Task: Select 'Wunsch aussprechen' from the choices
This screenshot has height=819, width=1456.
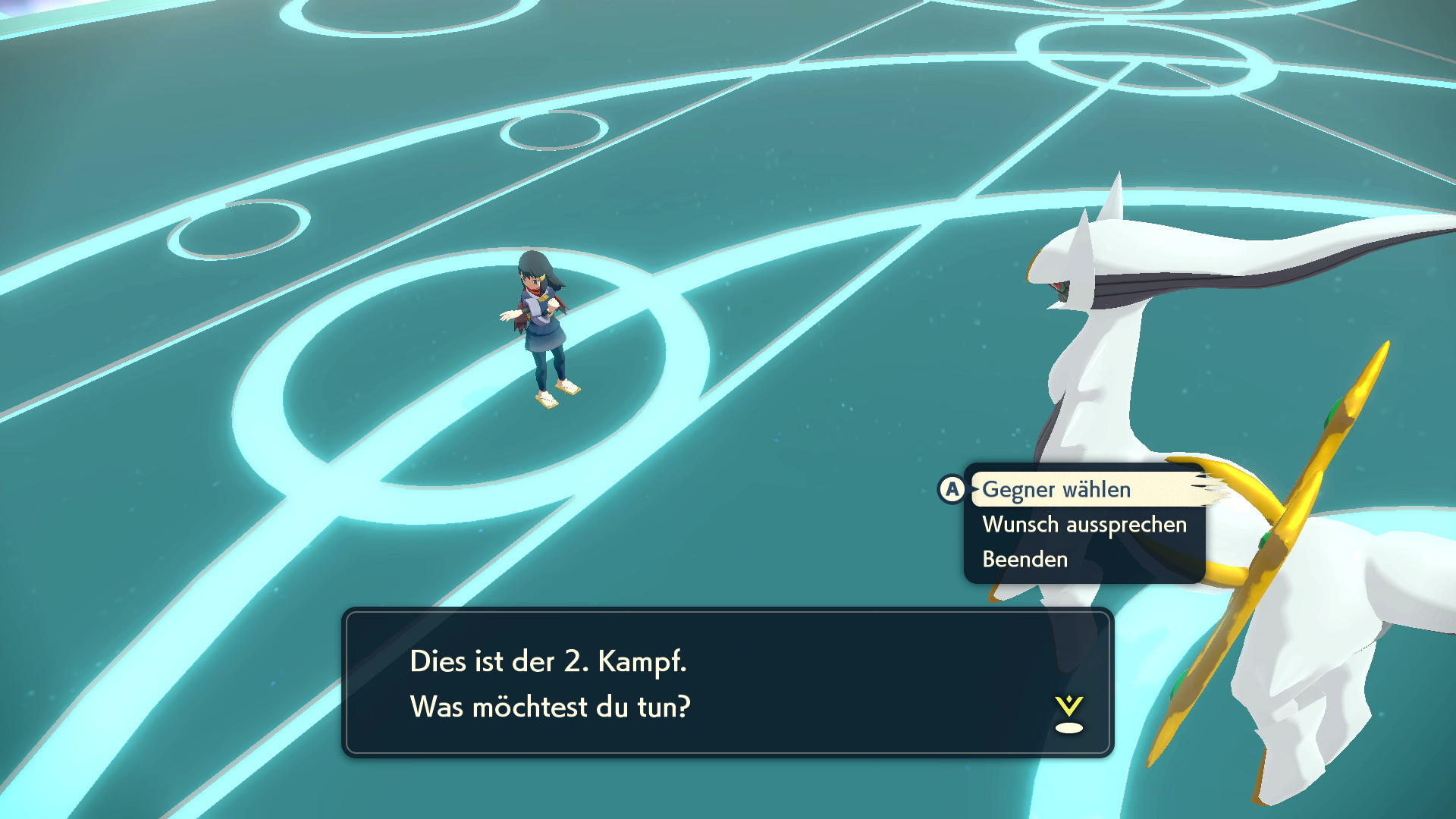Action: 1084,525
